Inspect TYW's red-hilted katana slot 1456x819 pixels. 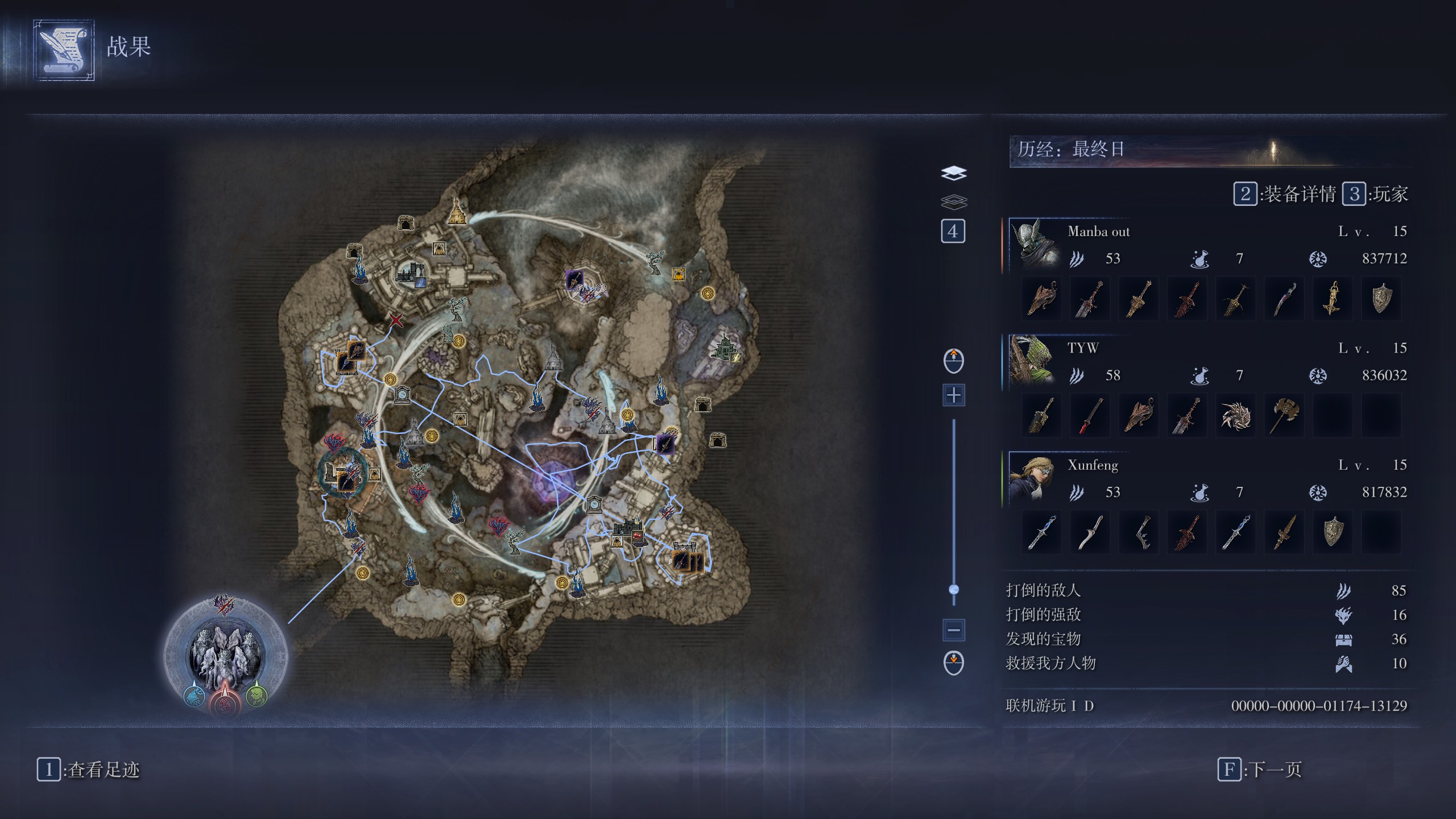coord(1090,415)
